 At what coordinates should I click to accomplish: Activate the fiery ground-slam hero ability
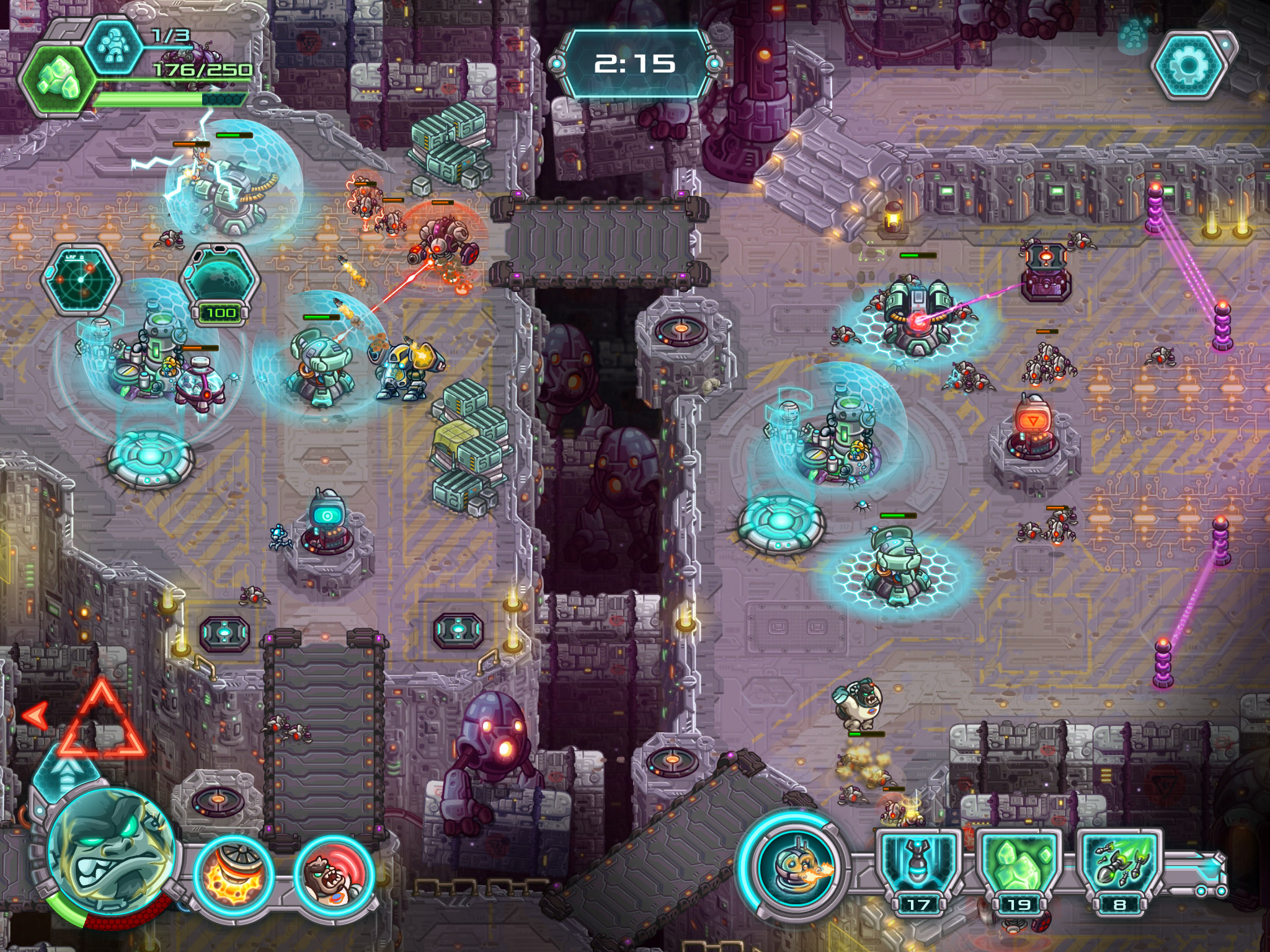(233, 875)
